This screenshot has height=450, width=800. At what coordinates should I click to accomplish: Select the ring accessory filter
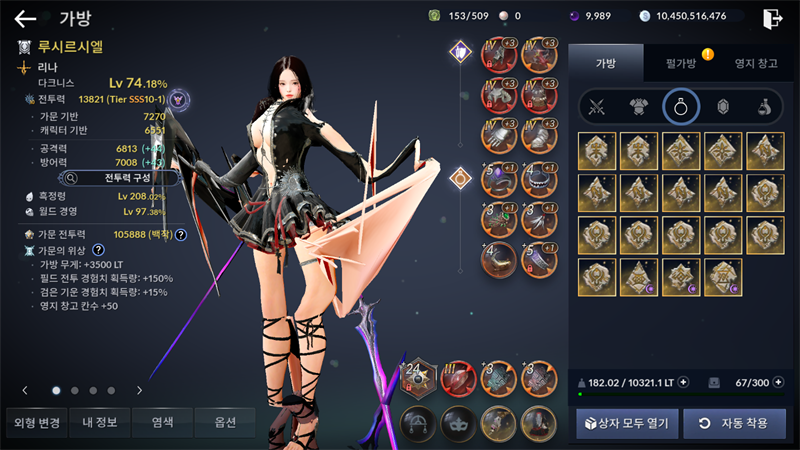[680, 107]
